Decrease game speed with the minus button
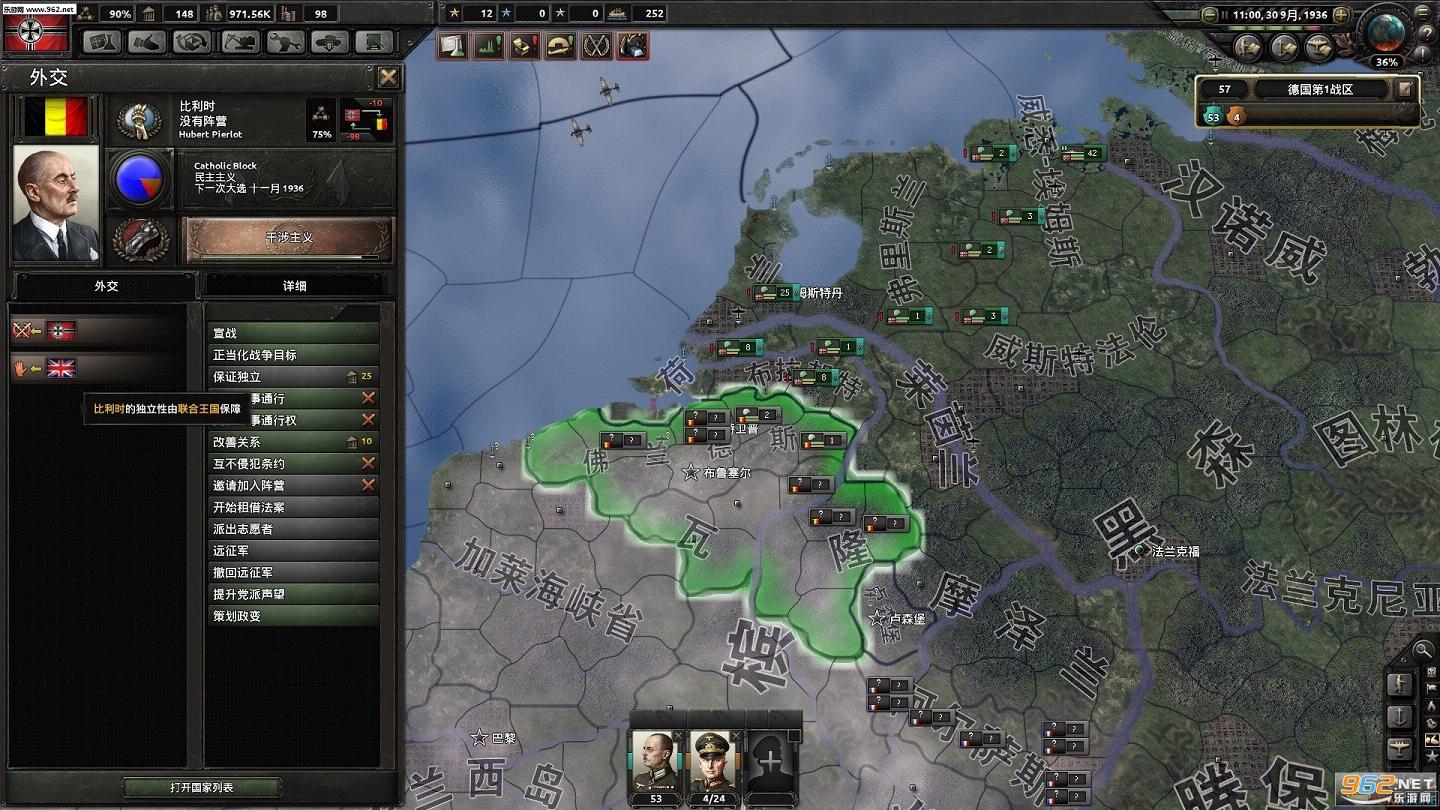The image size is (1440, 810). coord(1211,15)
